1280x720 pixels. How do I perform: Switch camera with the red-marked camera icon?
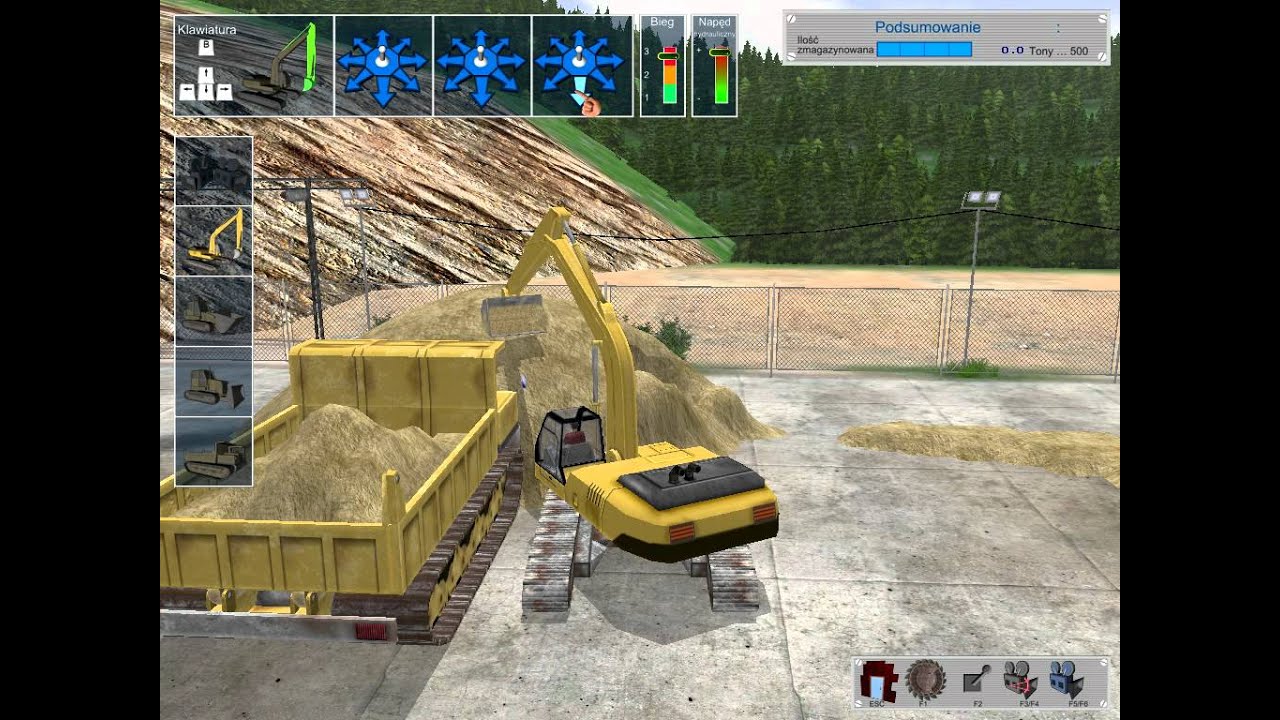(x=1022, y=680)
